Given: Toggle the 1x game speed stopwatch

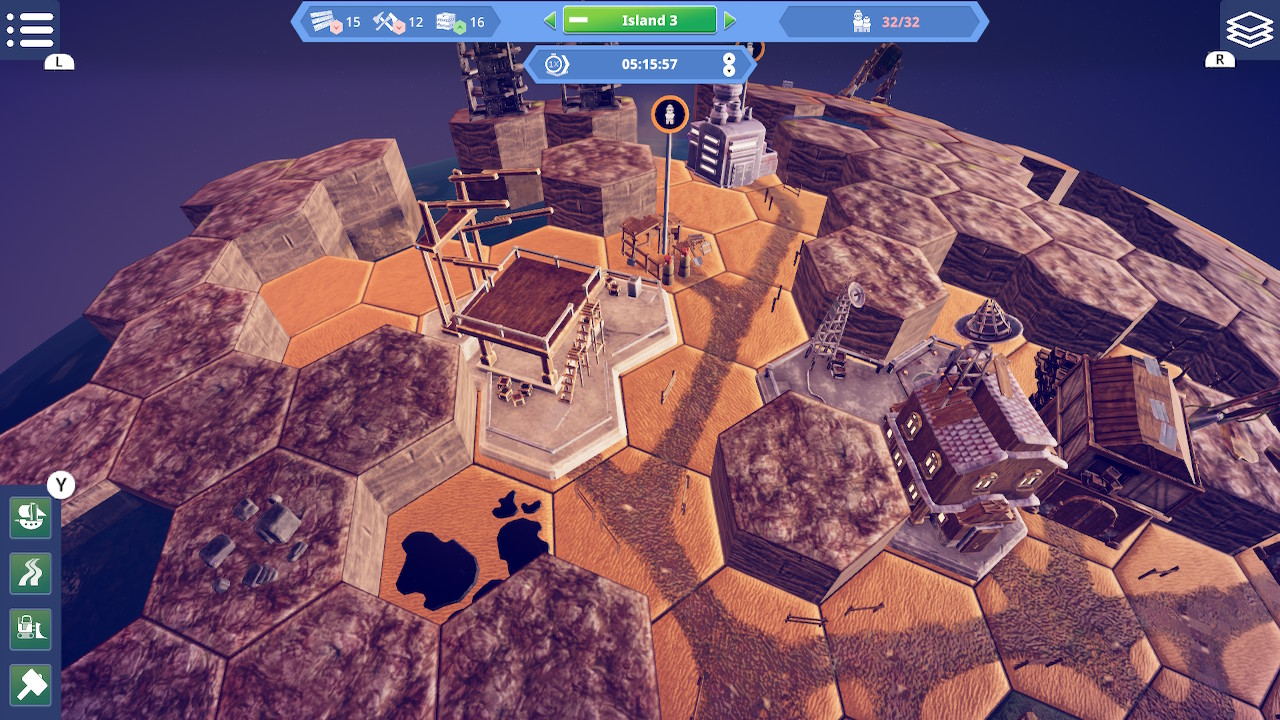Looking at the screenshot, I should pyautogui.click(x=556, y=65).
